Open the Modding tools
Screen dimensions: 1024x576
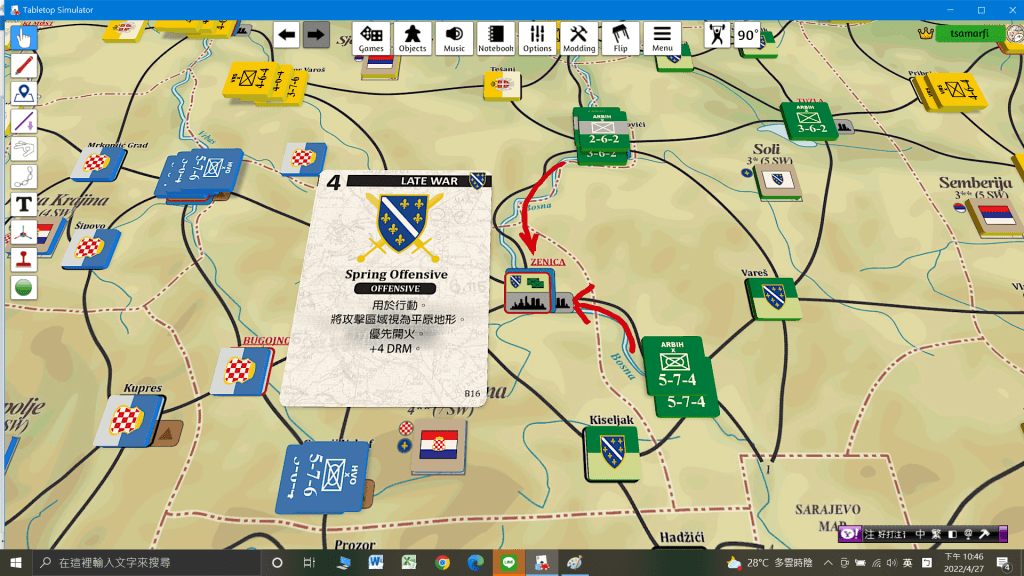(579, 38)
